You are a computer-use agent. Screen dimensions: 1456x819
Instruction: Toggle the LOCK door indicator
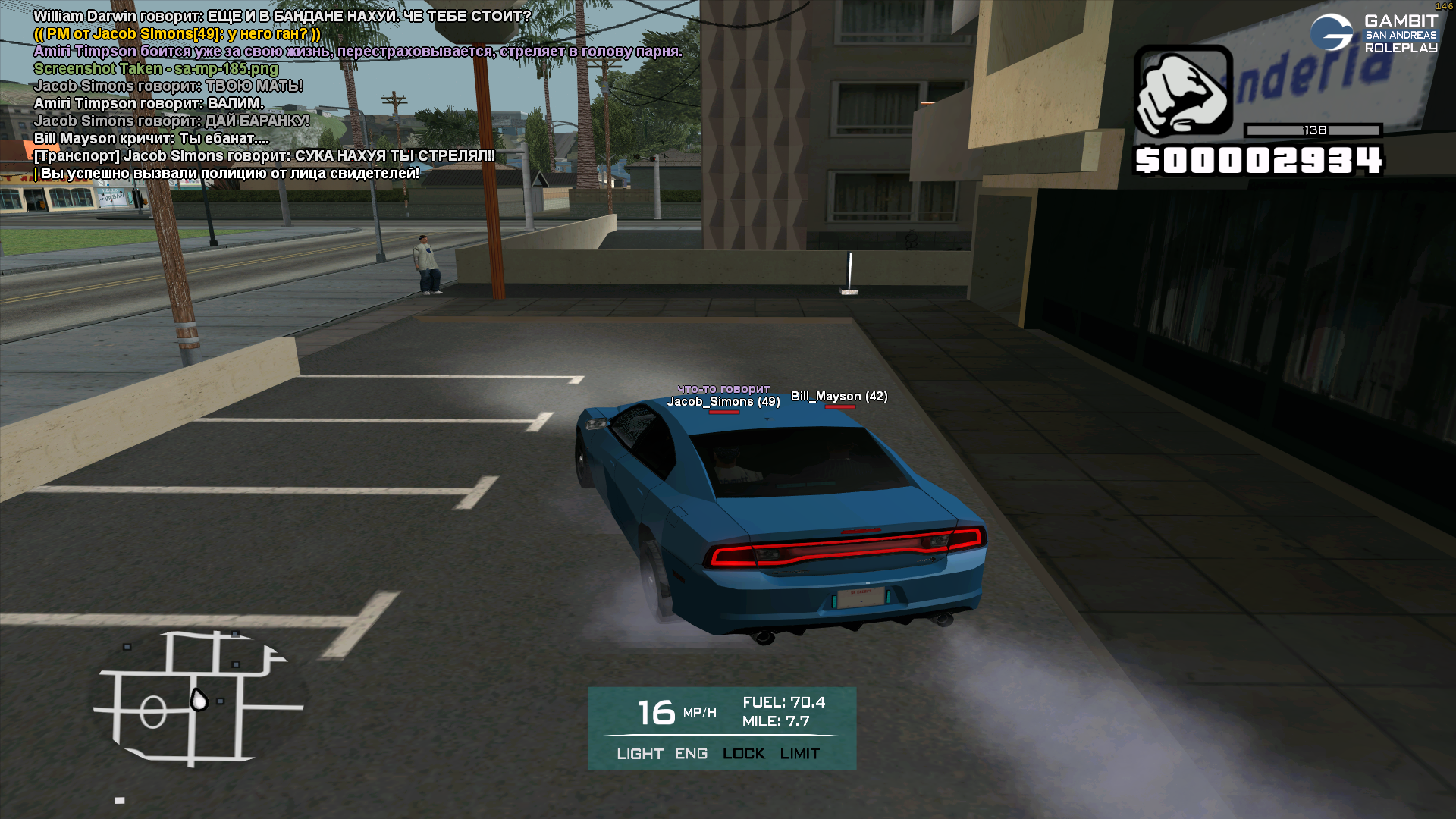[x=743, y=754]
